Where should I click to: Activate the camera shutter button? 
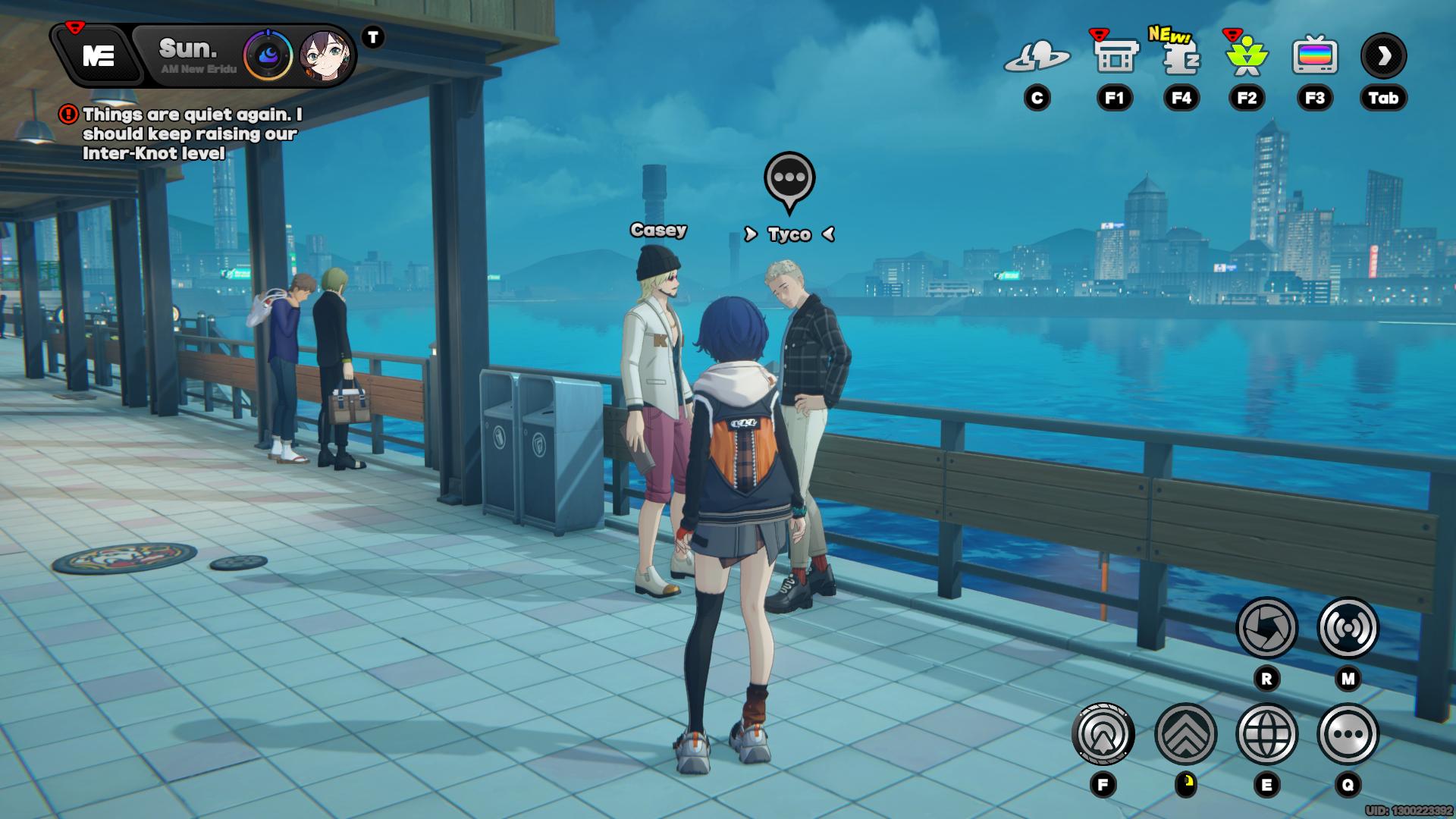(x=1266, y=628)
